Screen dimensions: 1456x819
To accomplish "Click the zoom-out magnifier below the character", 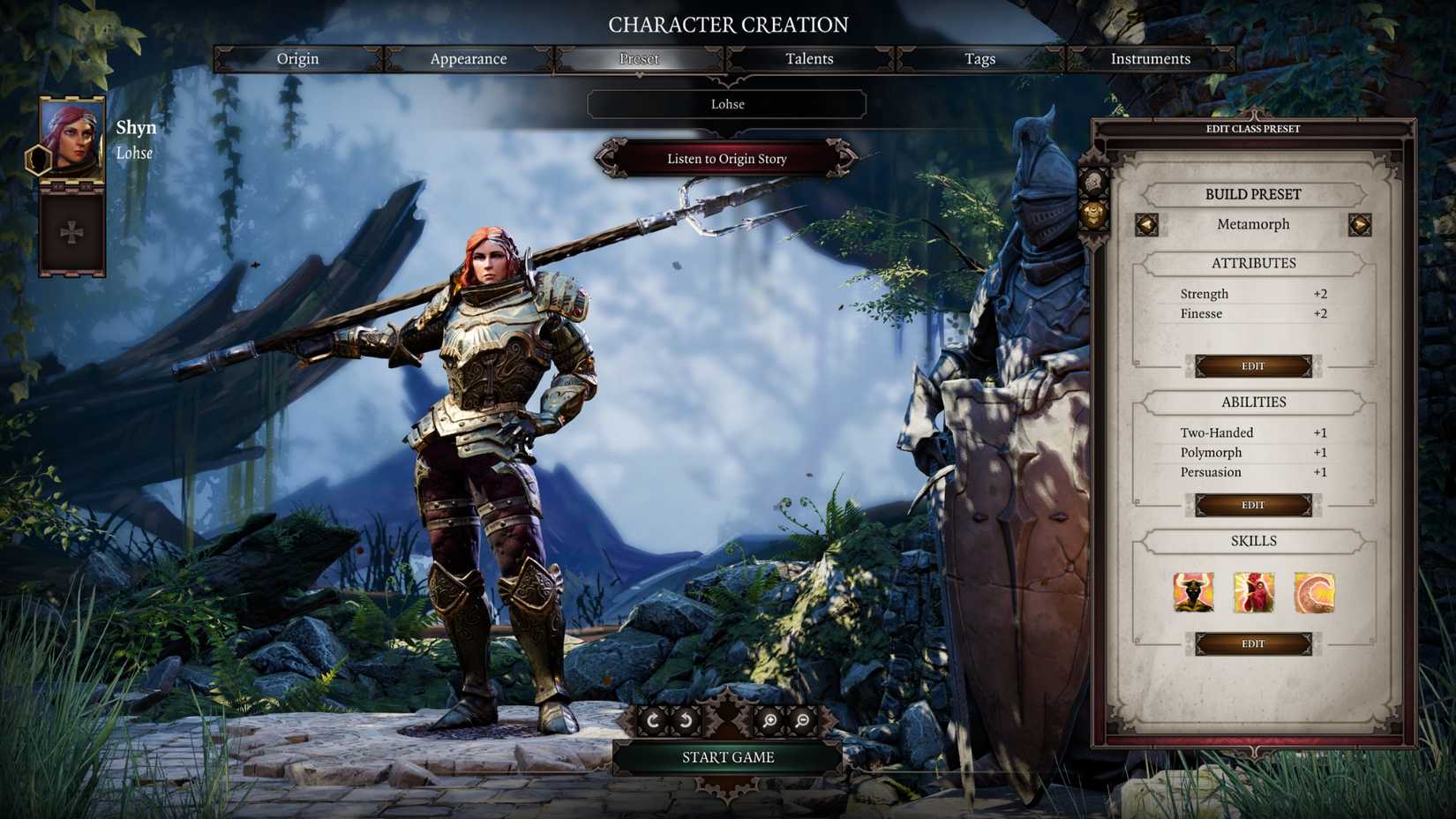I will click(x=801, y=720).
